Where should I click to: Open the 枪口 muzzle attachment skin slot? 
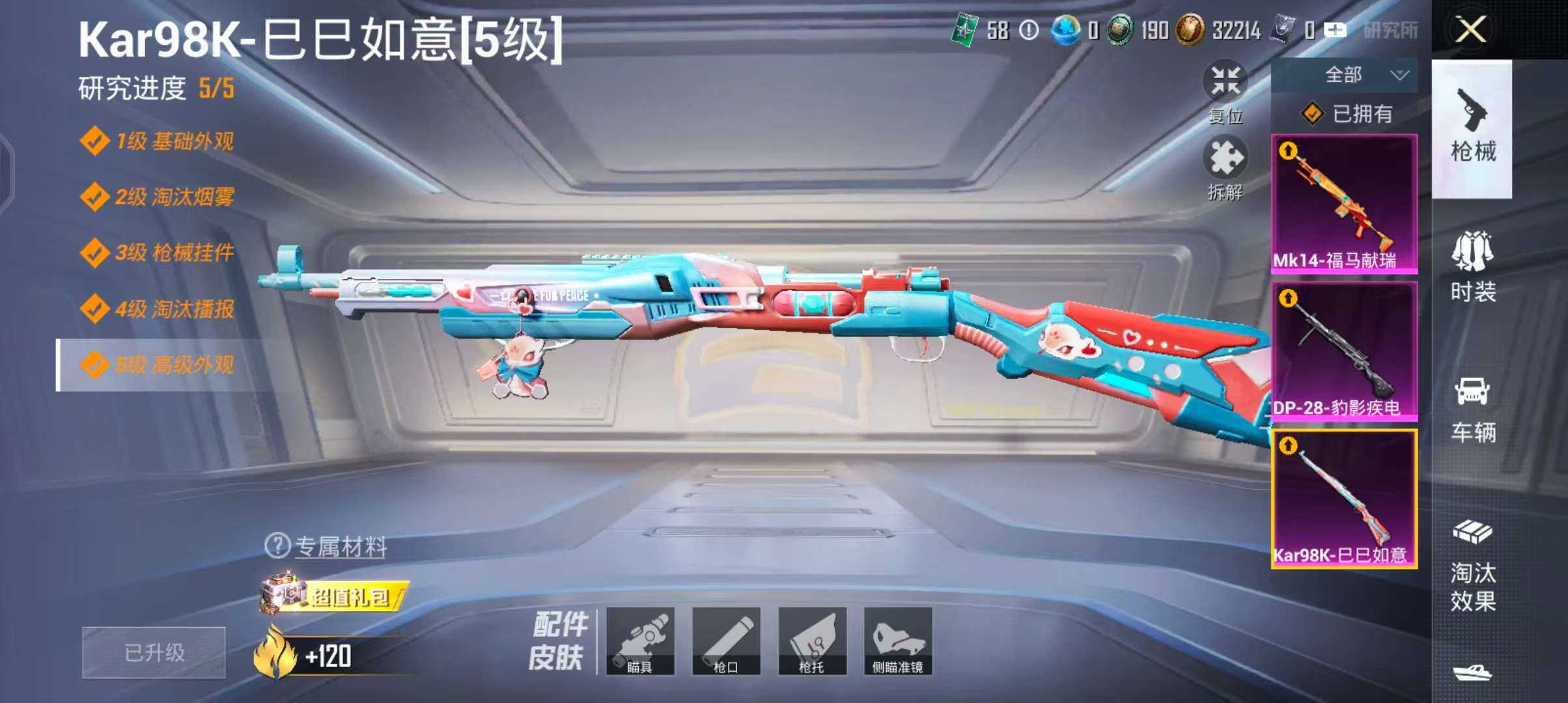[x=726, y=641]
